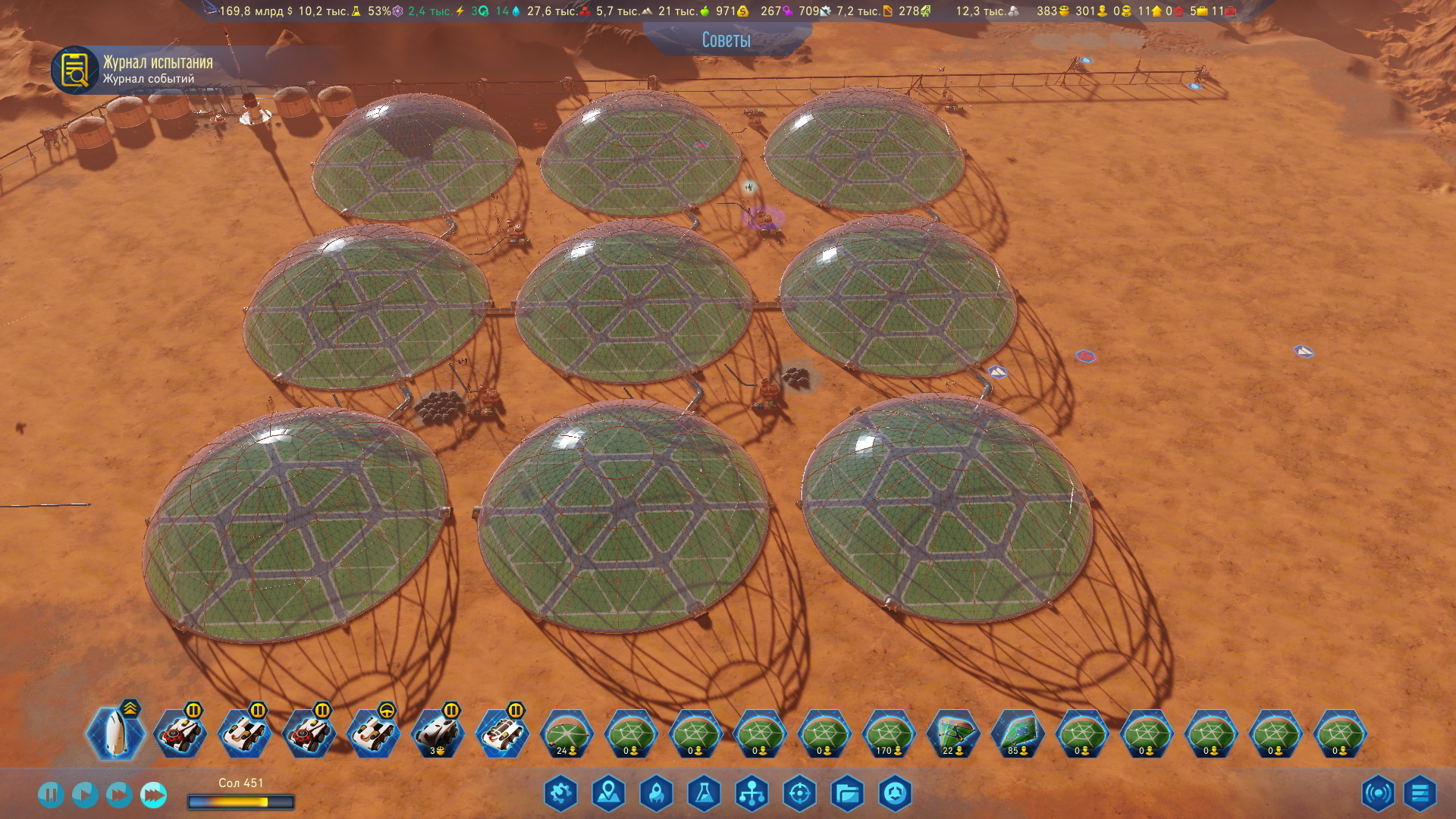This screenshot has width=1456, height=819.
Task: Set game to double fast-forward speed
Action: point(118,795)
